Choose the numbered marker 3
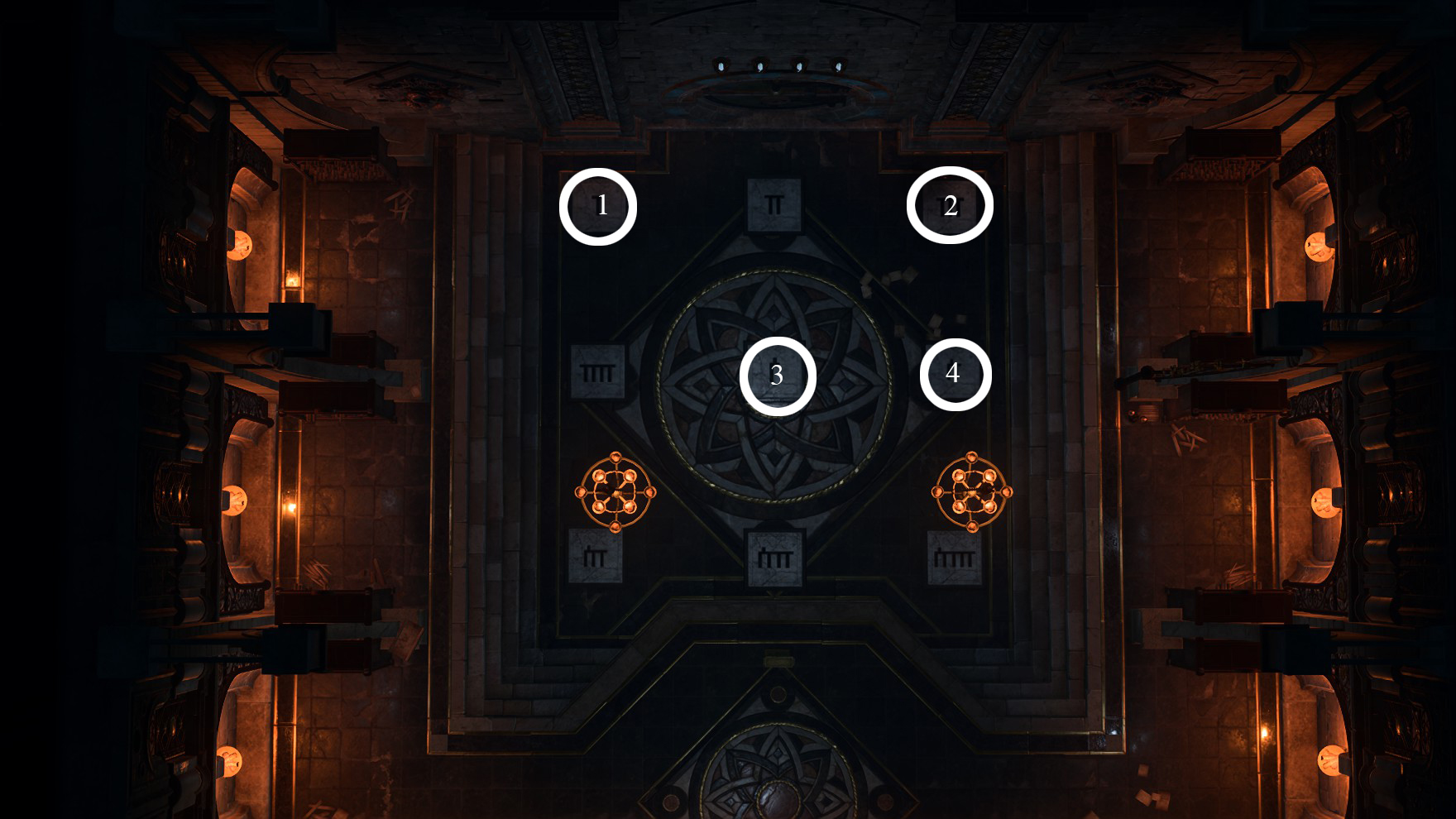The image size is (1456, 819). click(x=778, y=376)
